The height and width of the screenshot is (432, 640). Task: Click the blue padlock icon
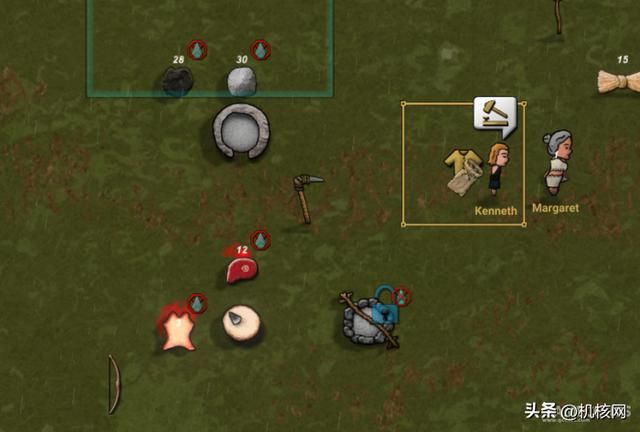tap(382, 304)
